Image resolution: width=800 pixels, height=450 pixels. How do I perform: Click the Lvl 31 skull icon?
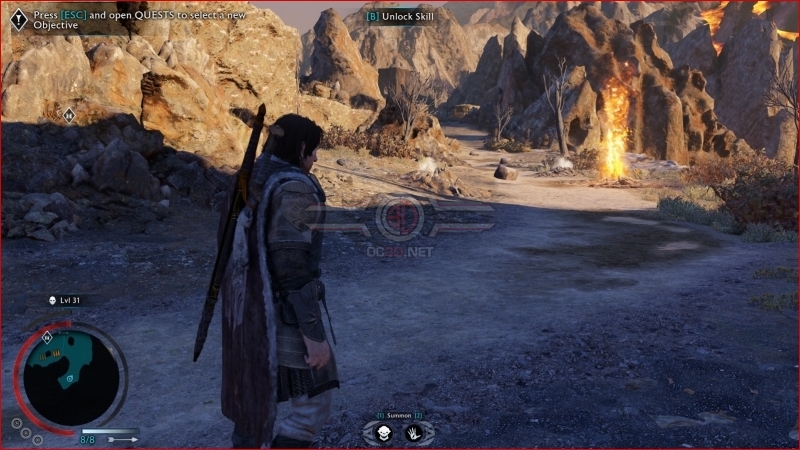52,299
